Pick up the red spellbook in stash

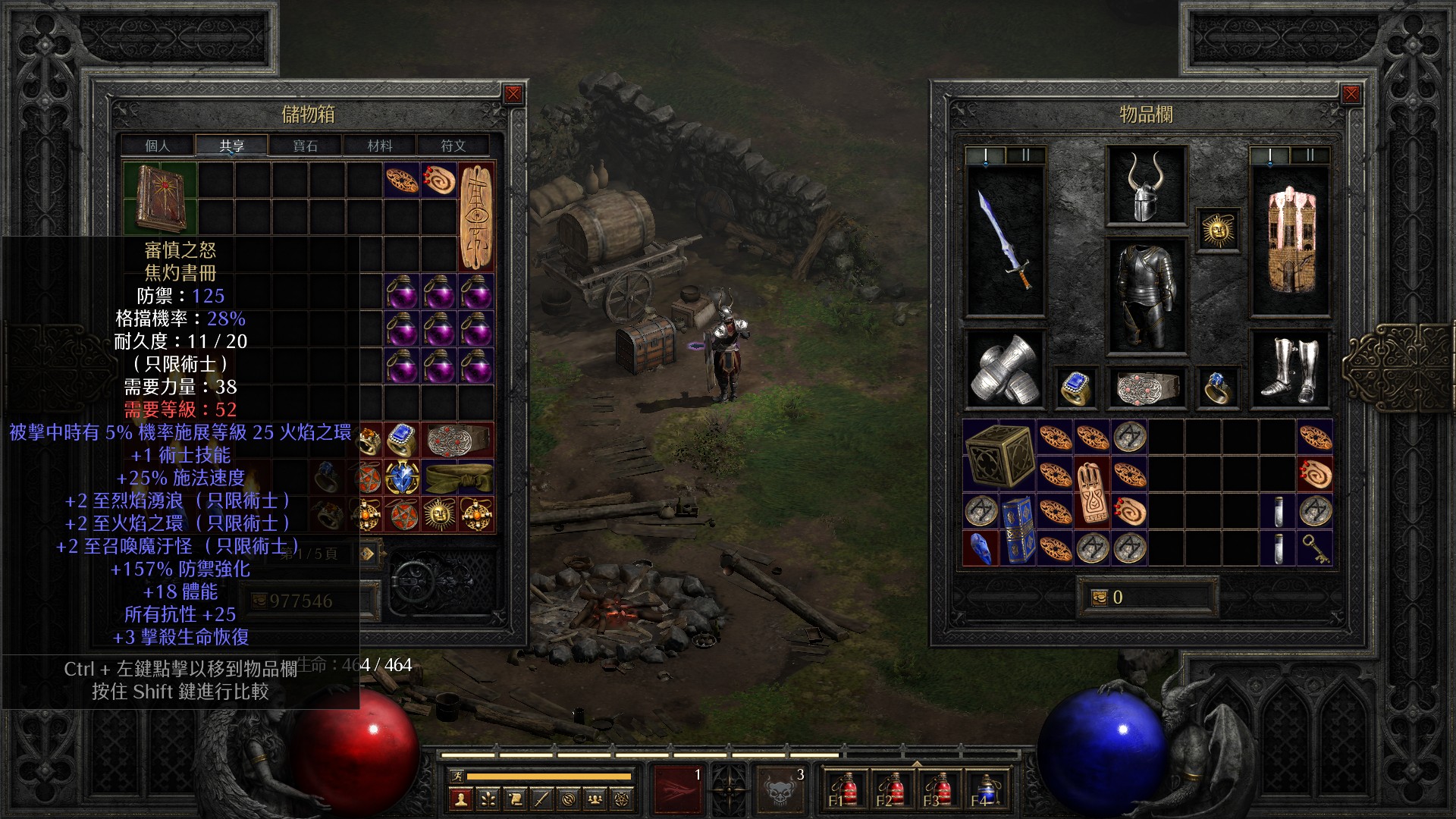(160, 198)
